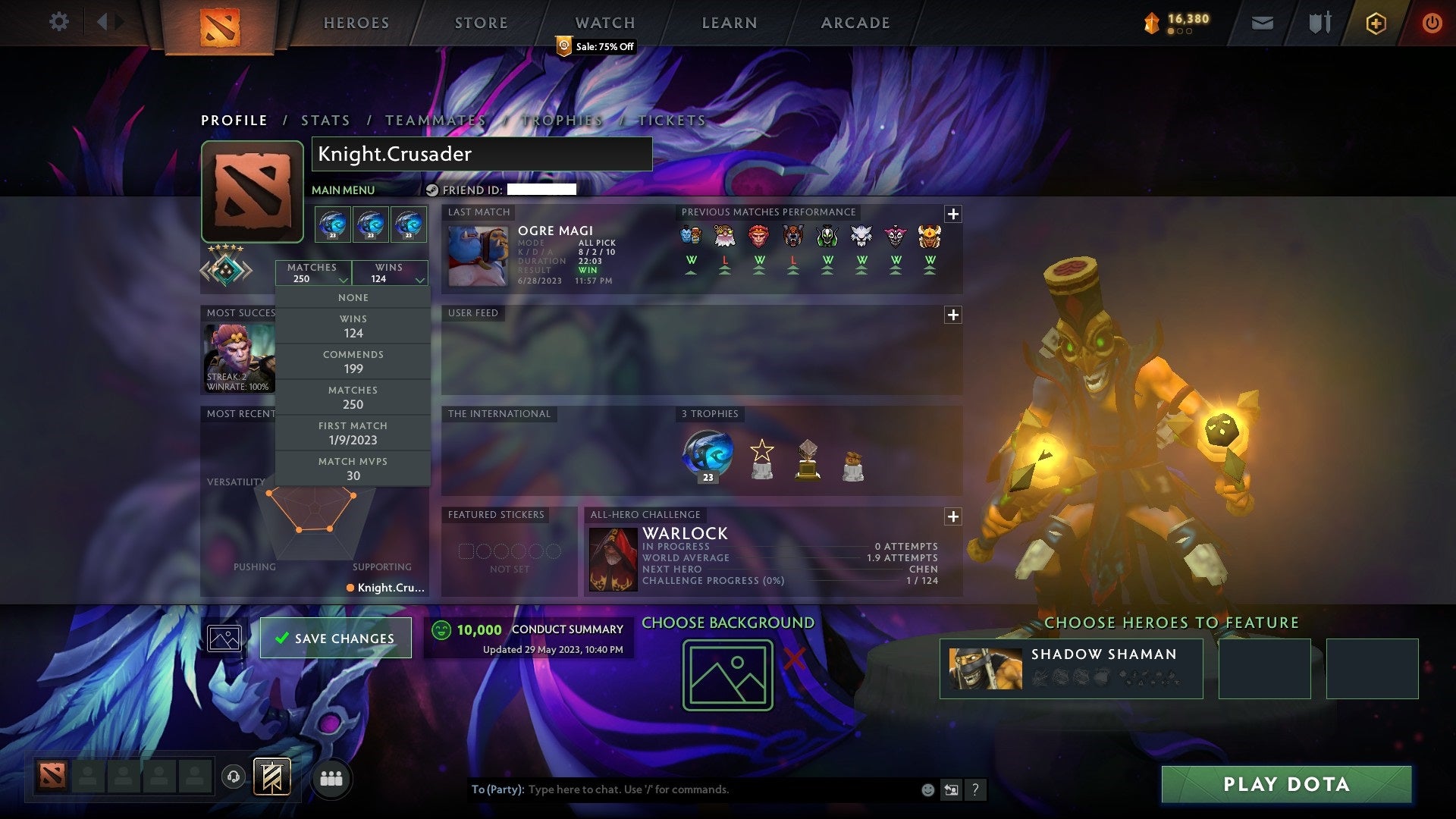1456x819 pixels.
Task: Select Commends from the stat dropdown list
Action: (x=353, y=361)
